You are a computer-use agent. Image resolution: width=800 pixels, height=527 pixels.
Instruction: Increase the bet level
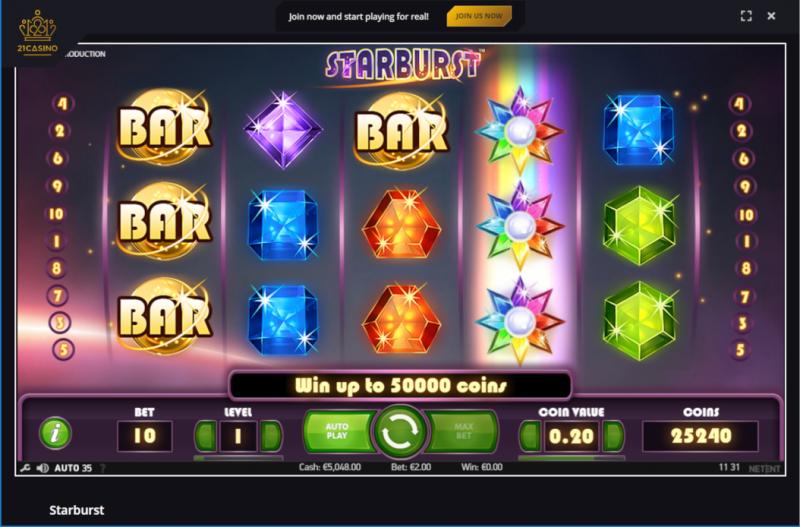click(270, 436)
